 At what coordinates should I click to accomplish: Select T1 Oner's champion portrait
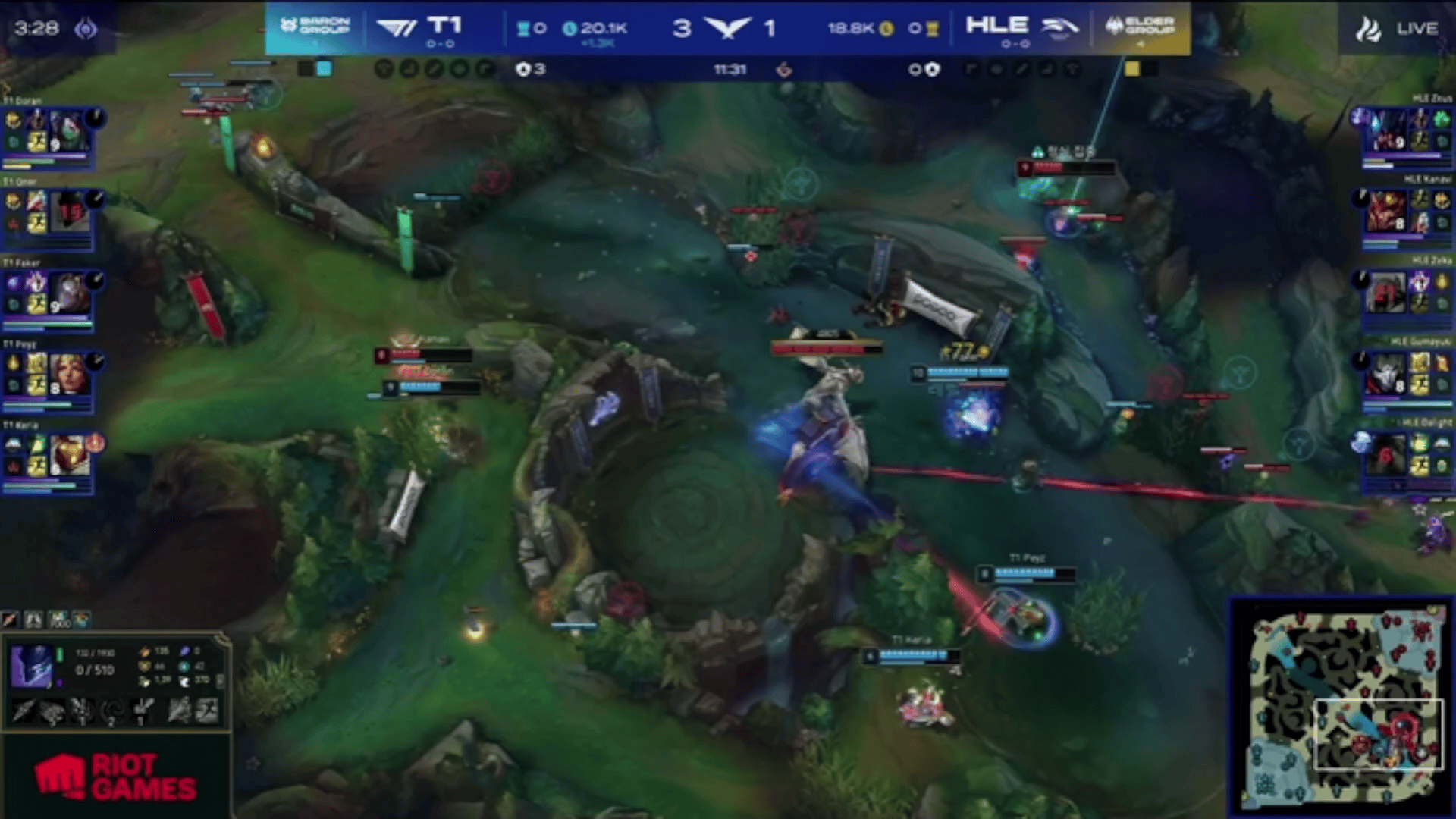tap(70, 212)
